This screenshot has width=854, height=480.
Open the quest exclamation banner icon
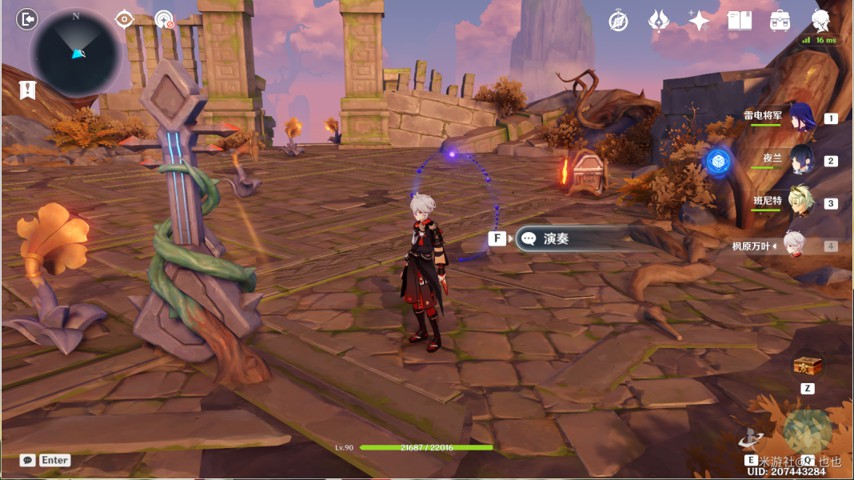[x=27, y=90]
